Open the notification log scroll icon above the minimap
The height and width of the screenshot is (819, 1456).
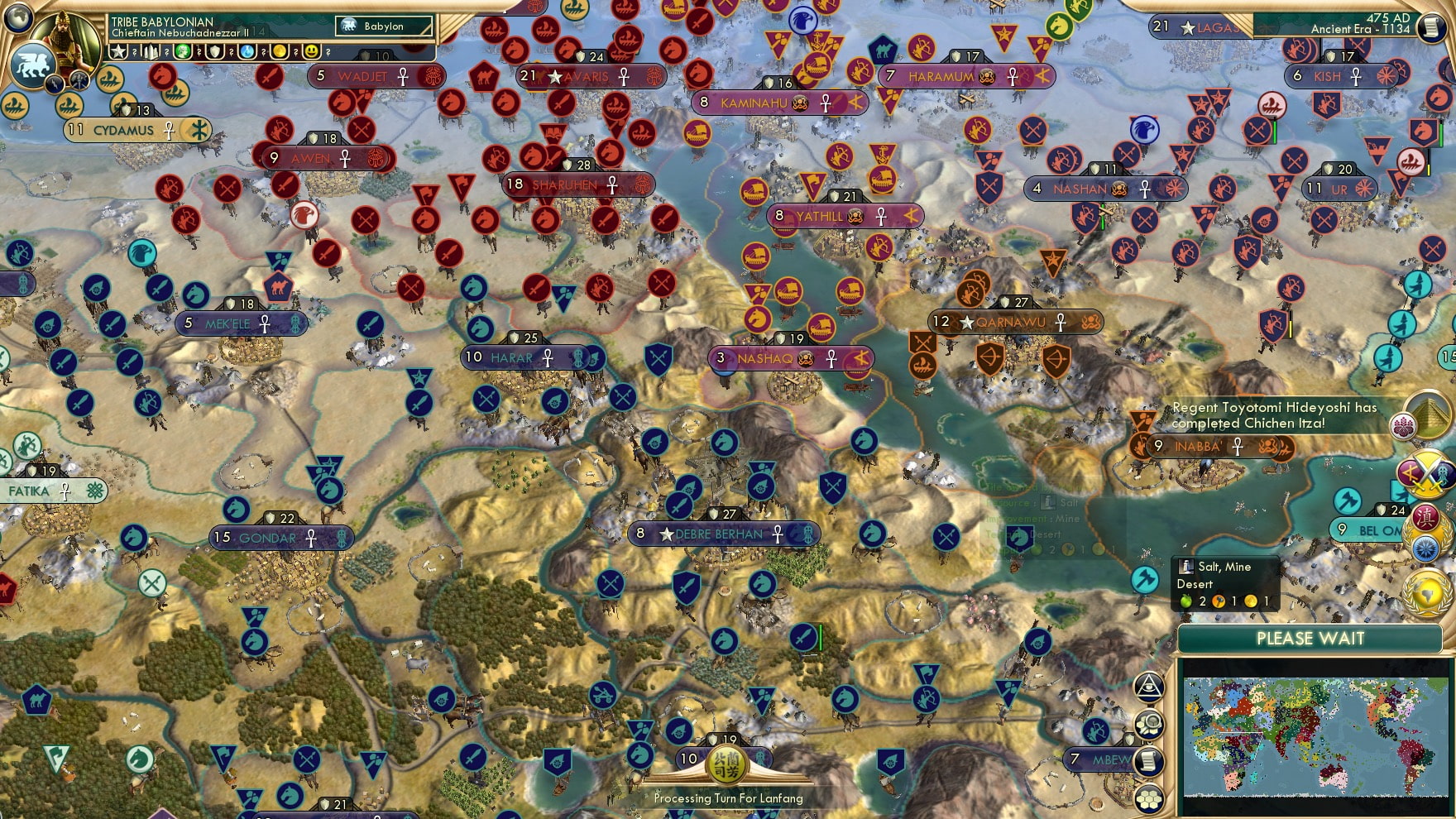(1148, 760)
